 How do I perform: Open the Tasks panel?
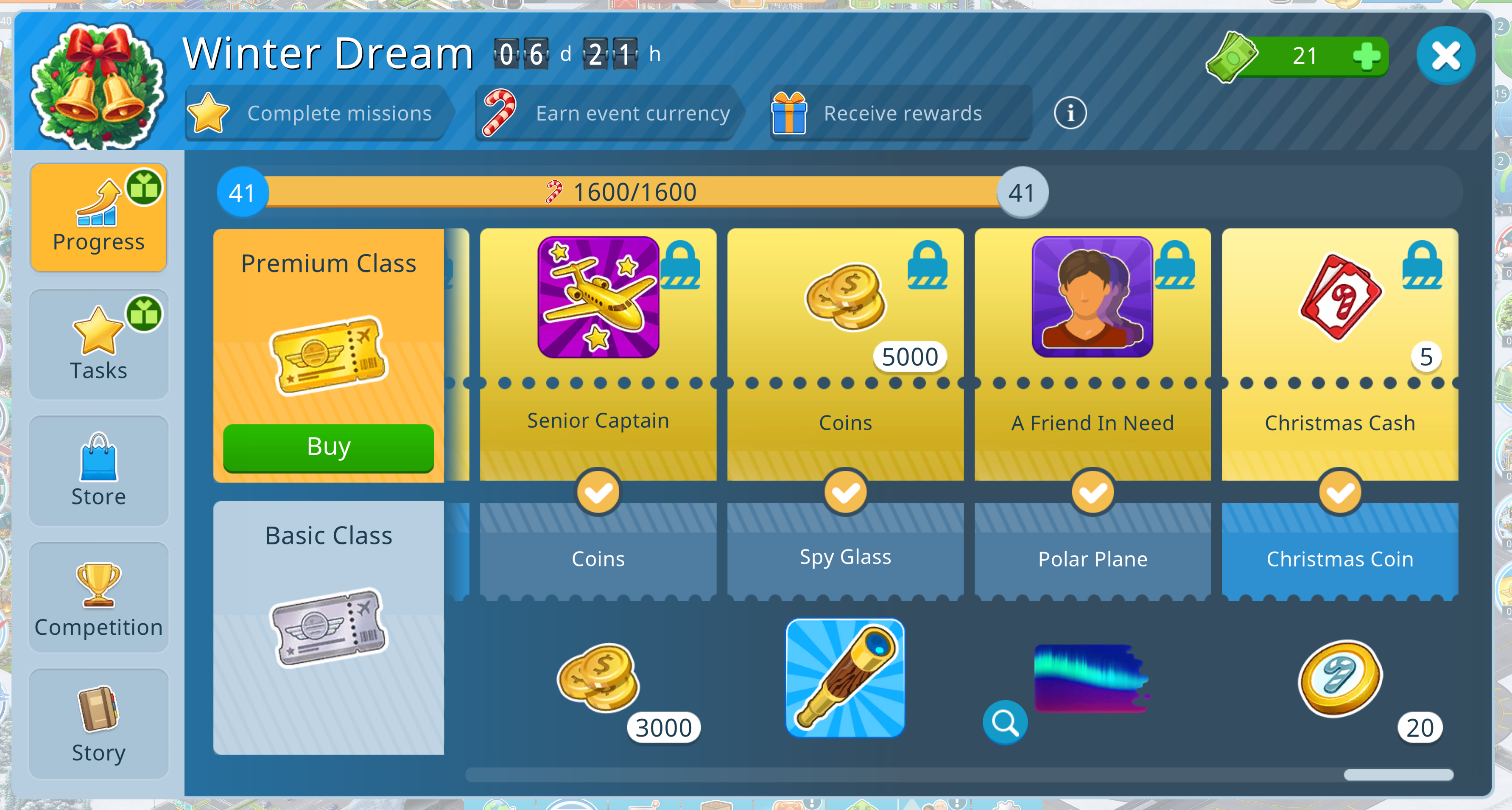pos(98,344)
